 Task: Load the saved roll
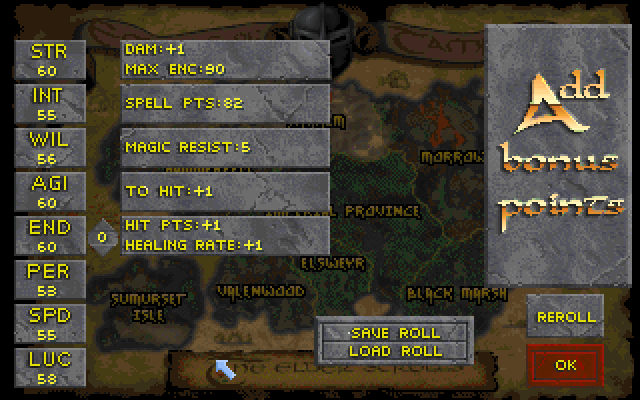click(x=395, y=351)
